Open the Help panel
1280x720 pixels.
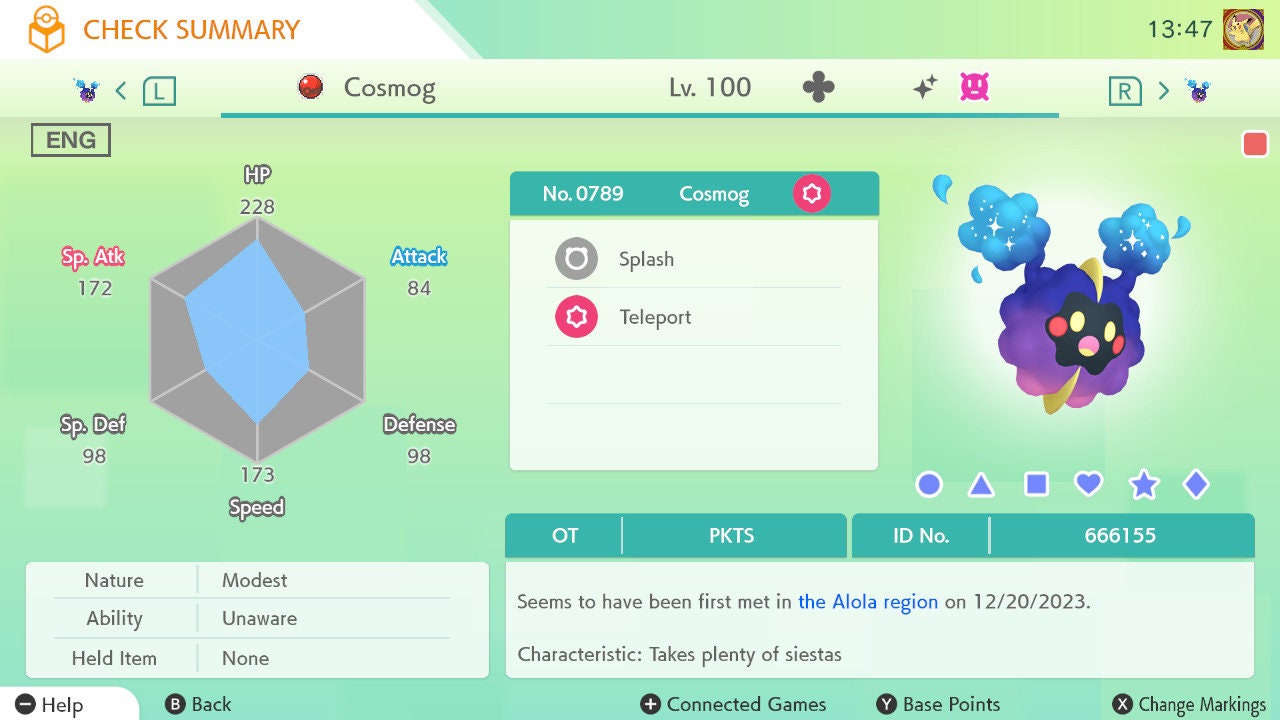50,704
